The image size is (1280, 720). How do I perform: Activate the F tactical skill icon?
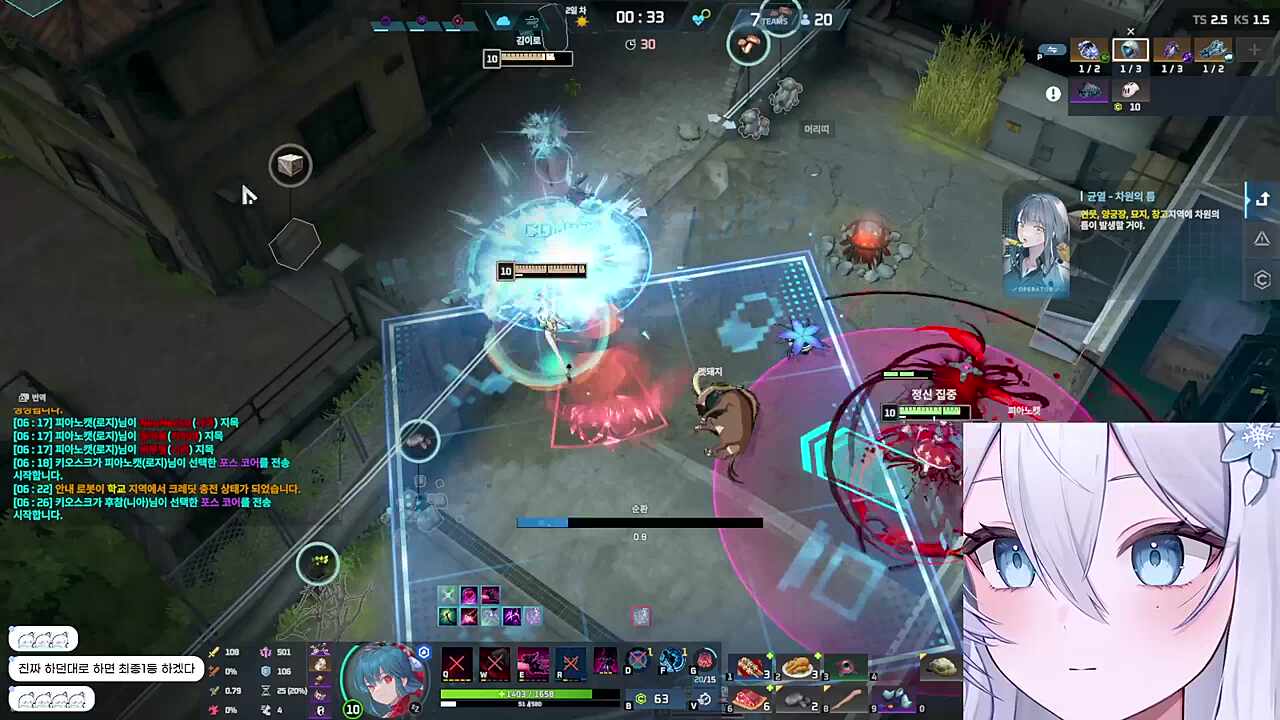coord(672,662)
